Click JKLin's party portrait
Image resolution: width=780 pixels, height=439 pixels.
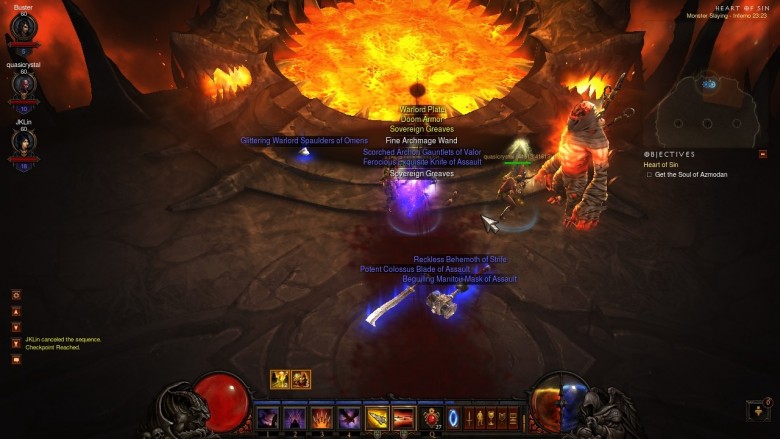(23, 142)
